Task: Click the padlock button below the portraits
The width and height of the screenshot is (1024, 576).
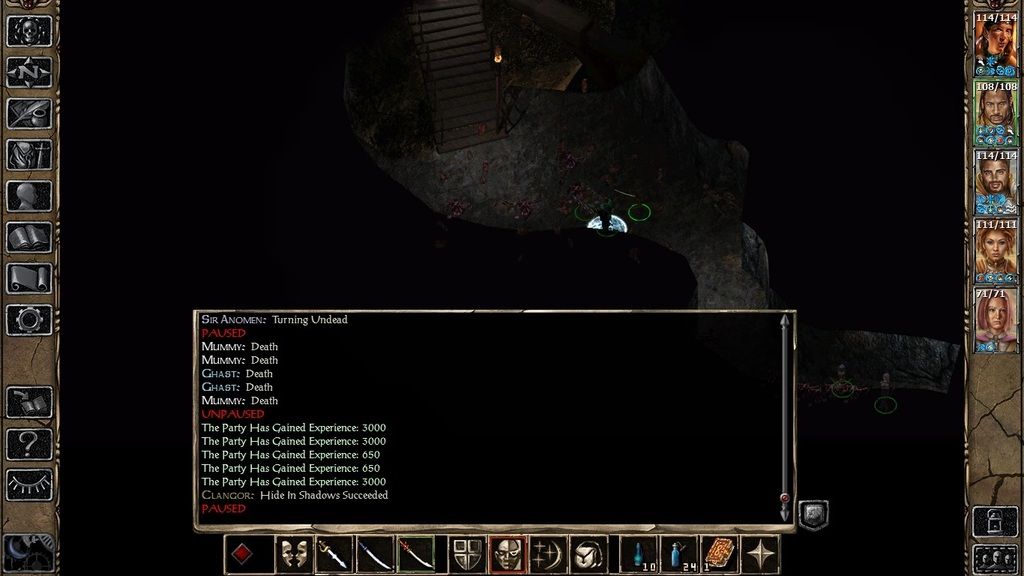Action: tap(995, 521)
